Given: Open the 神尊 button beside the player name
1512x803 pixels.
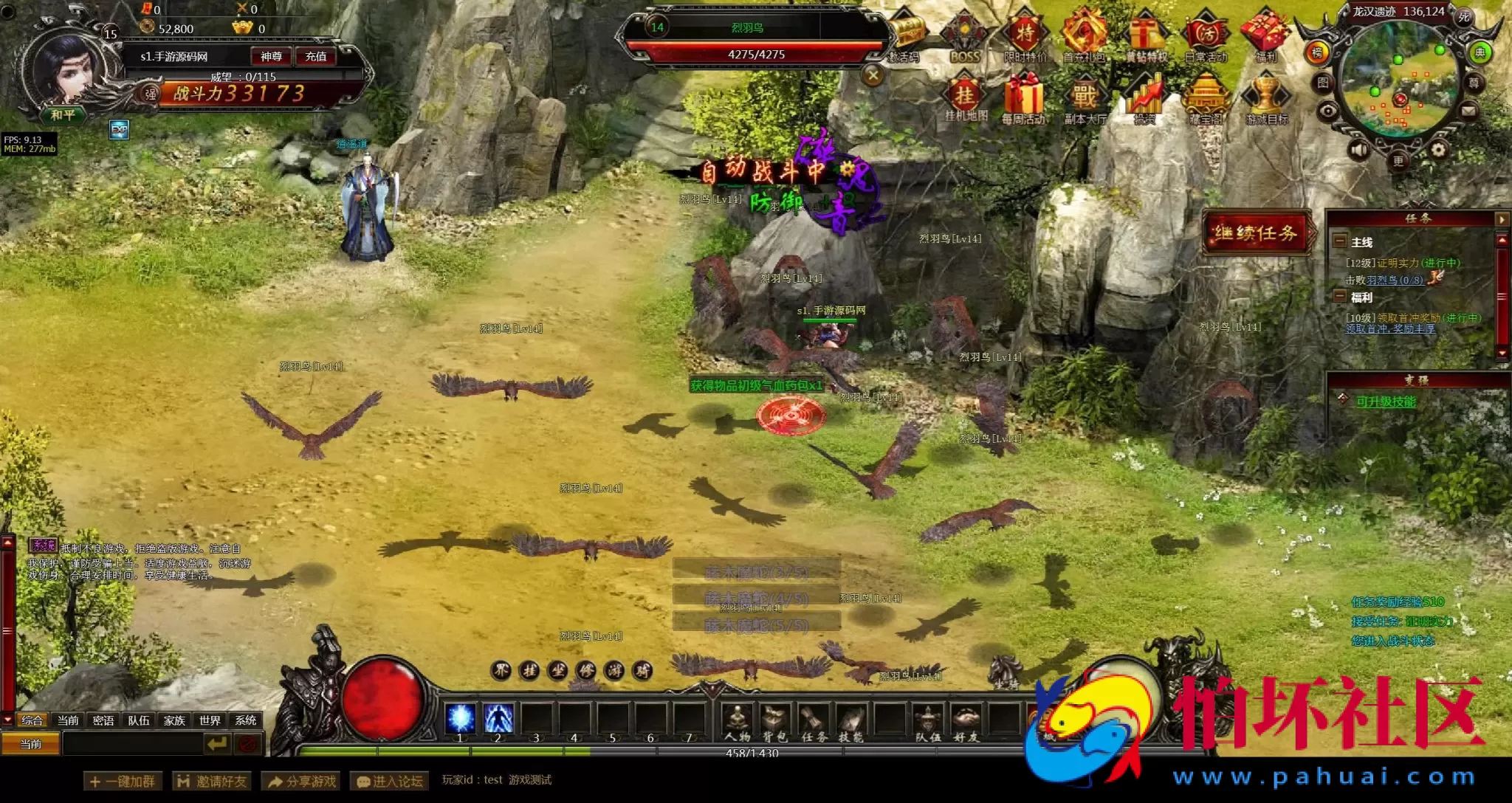Looking at the screenshot, I should [x=271, y=56].
